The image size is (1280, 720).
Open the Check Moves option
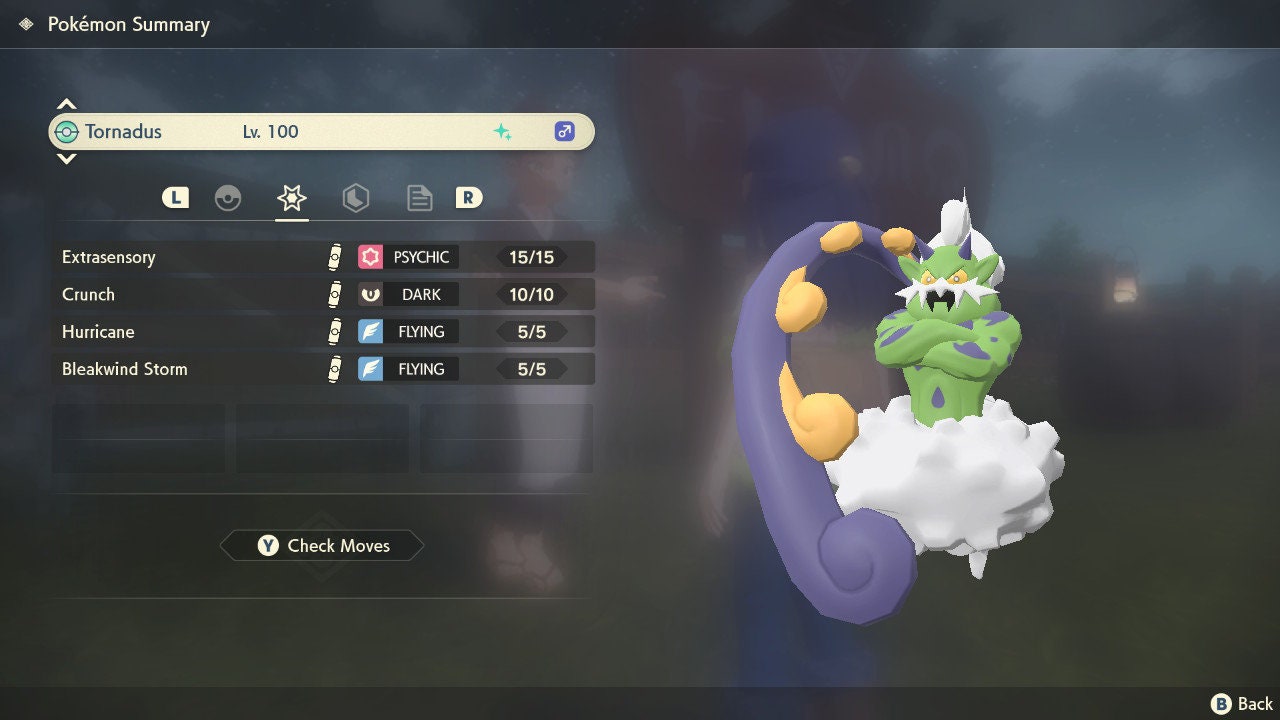(x=322, y=546)
